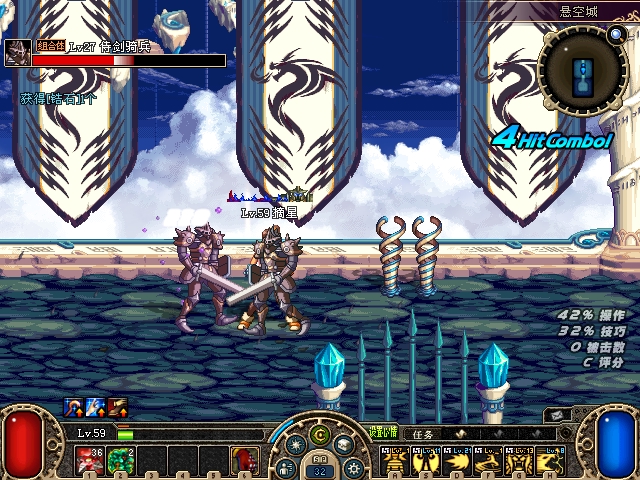The image size is (640, 480).
Task: Click the green C coin button
Action: (x=319, y=434)
